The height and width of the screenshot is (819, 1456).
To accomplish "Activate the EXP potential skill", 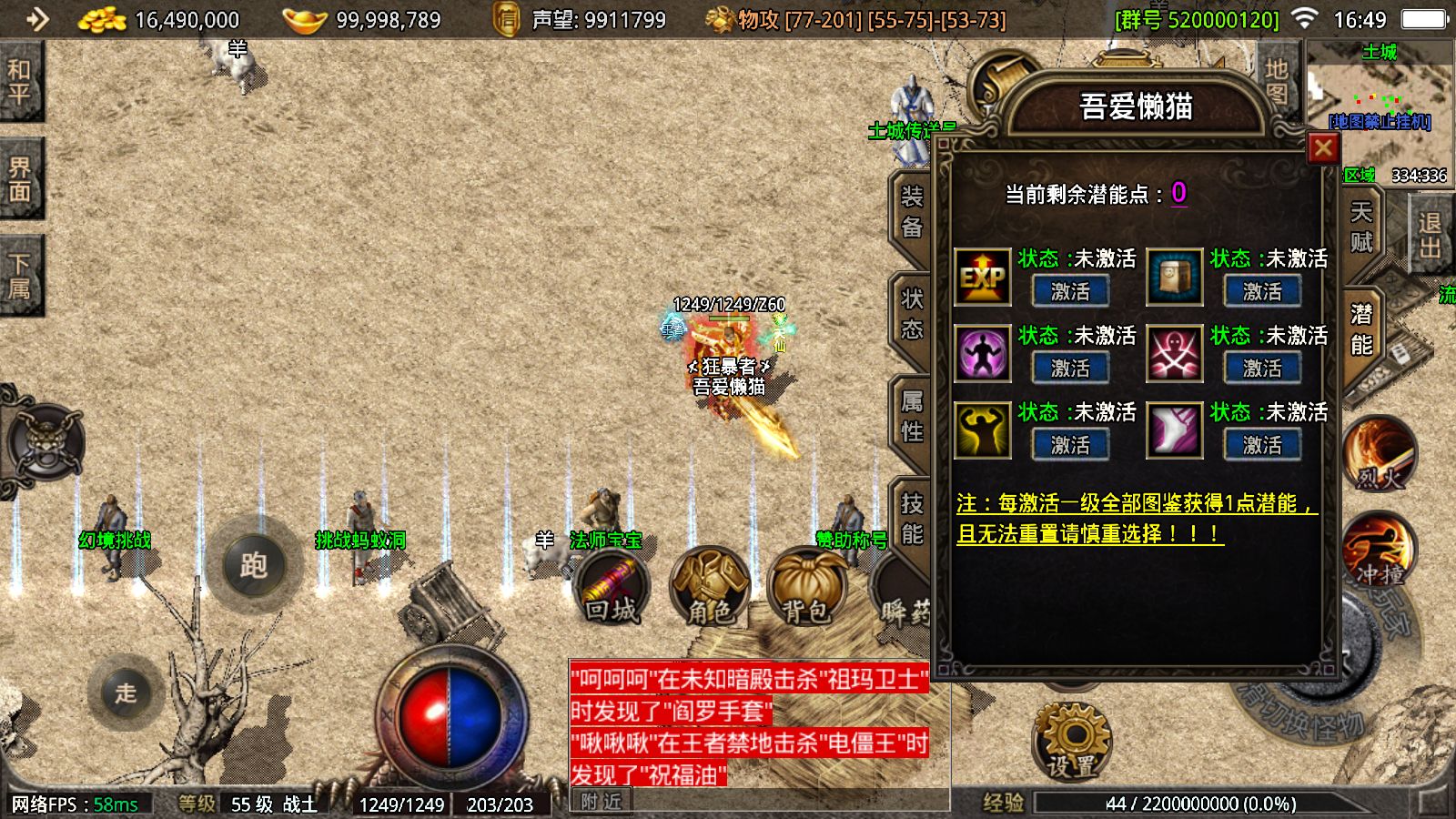I will [x=1069, y=292].
